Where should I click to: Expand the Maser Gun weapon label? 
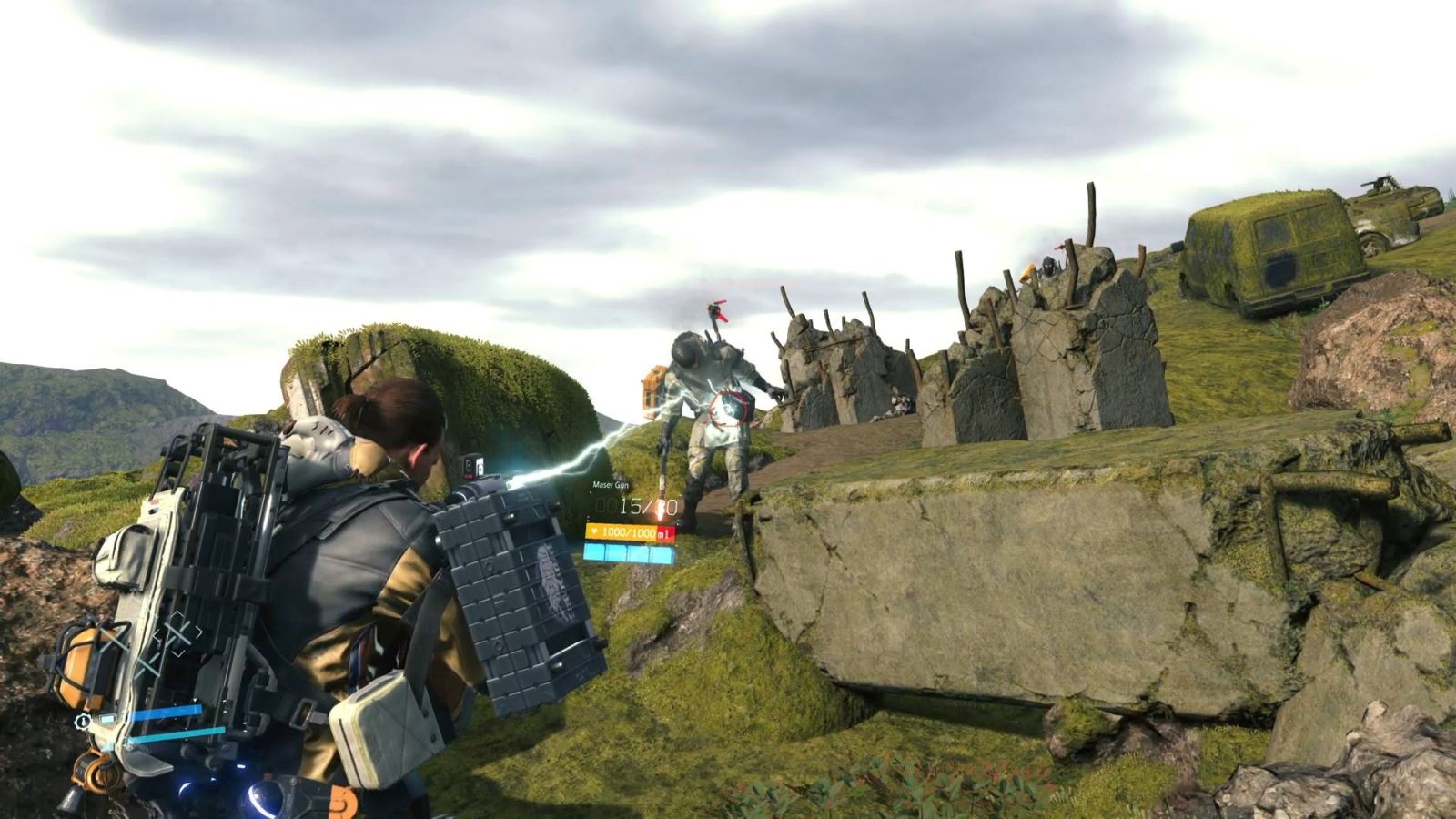coord(611,485)
